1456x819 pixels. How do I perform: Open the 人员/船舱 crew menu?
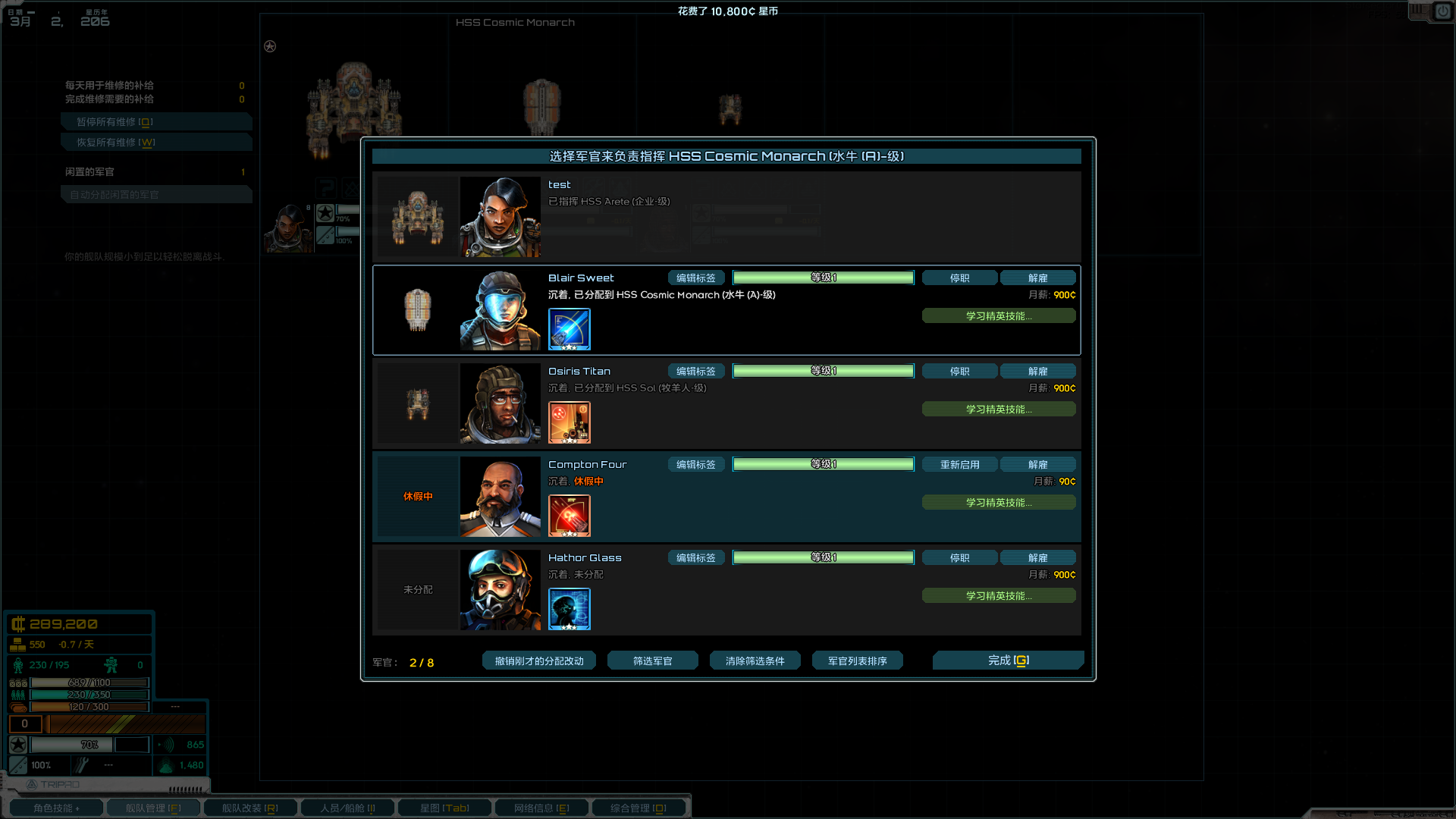click(x=347, y=808)
